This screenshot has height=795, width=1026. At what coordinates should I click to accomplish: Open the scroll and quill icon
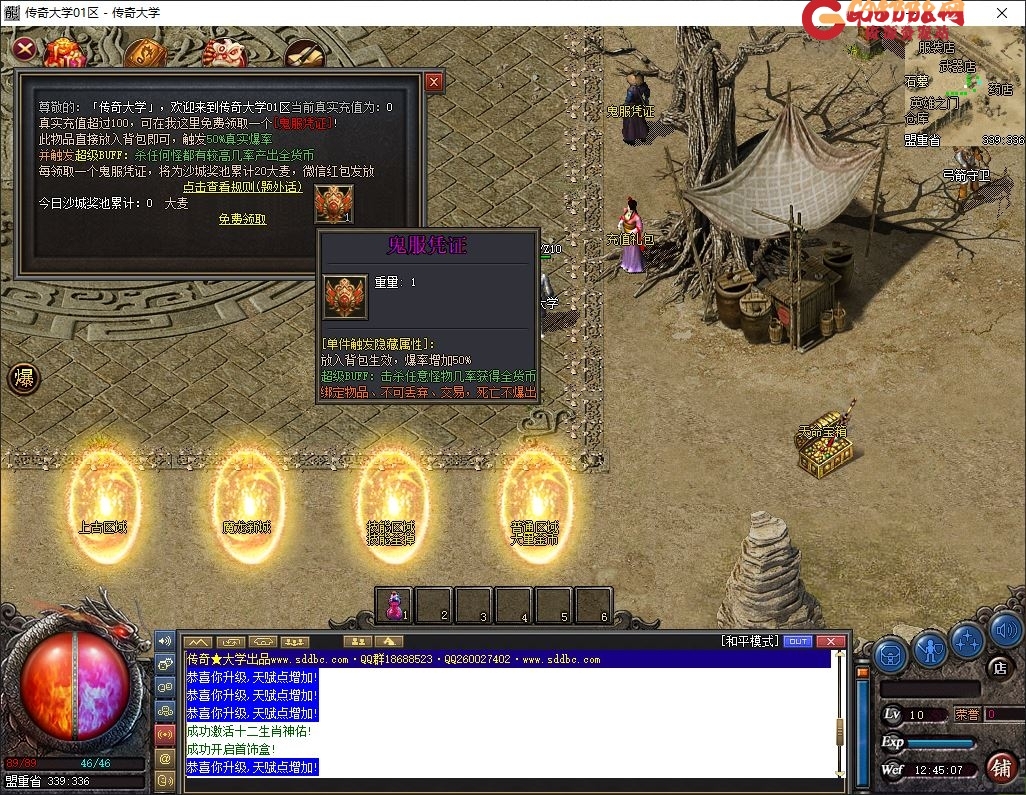tap(302, 53)
